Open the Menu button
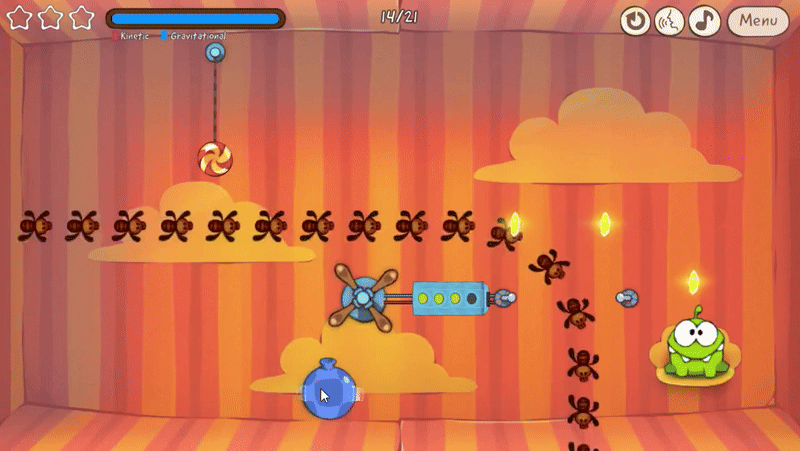The image size is (800, 451). point(758,20)
